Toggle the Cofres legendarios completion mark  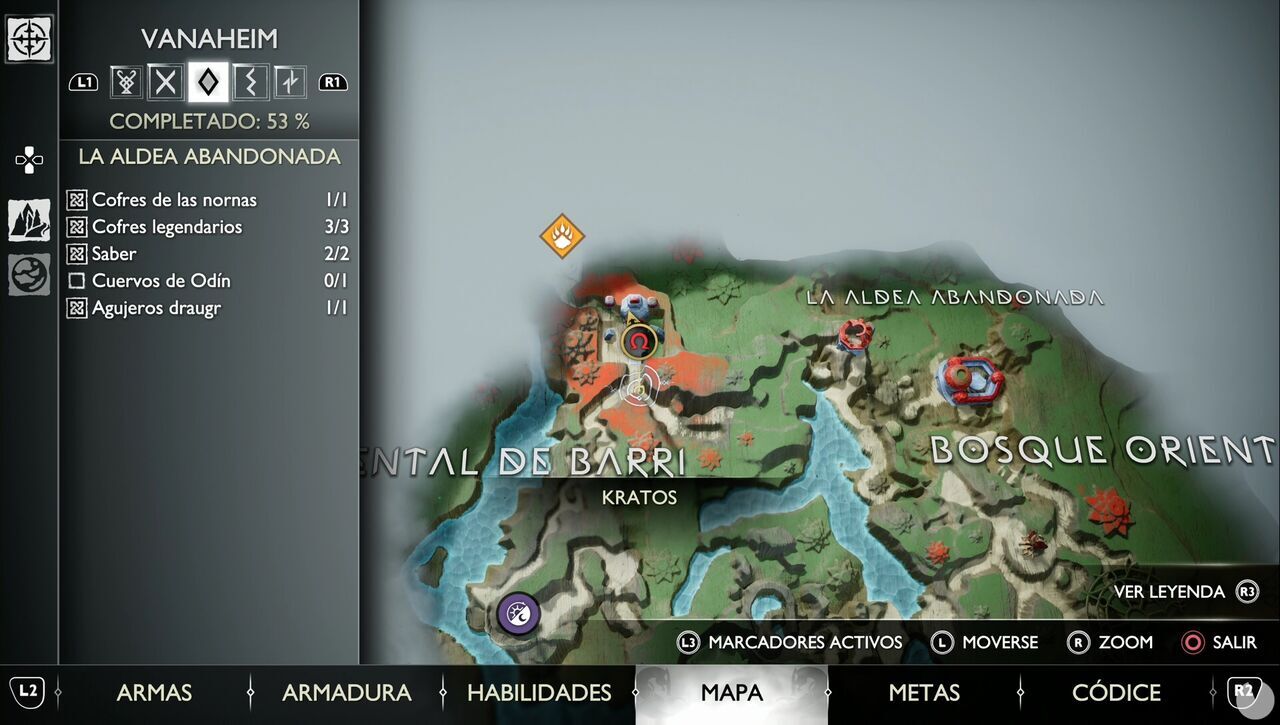pos(76,227)
